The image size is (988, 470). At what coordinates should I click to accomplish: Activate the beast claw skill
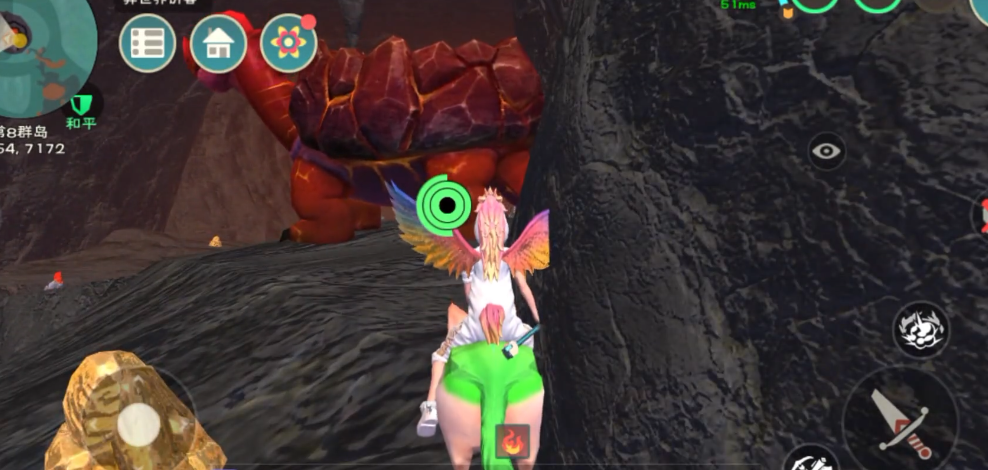(x=920, y=331)
